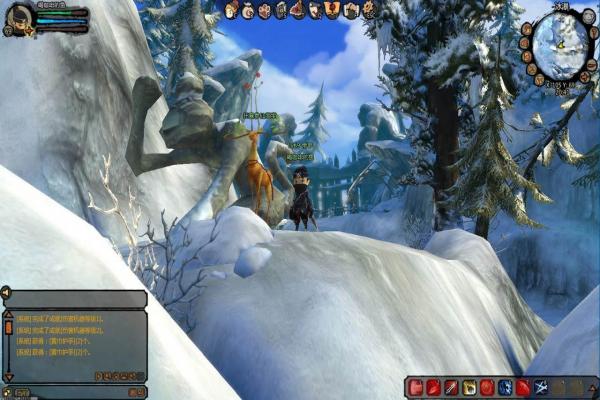Open the character head icon at top menu's left end
Screen dimensions: 600x400
(231, 10)
